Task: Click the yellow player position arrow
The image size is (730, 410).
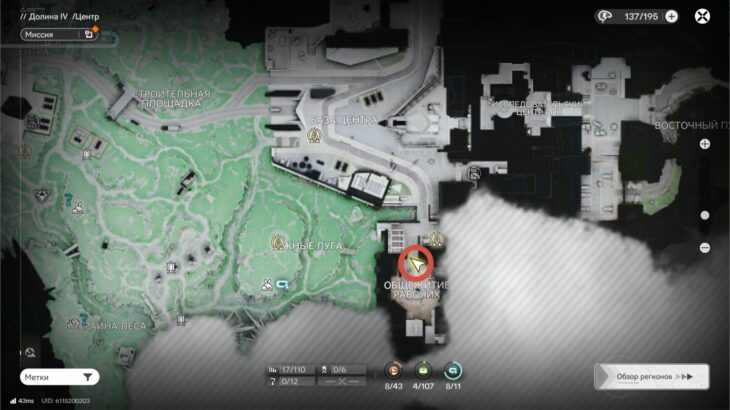Action: (416, 263)
